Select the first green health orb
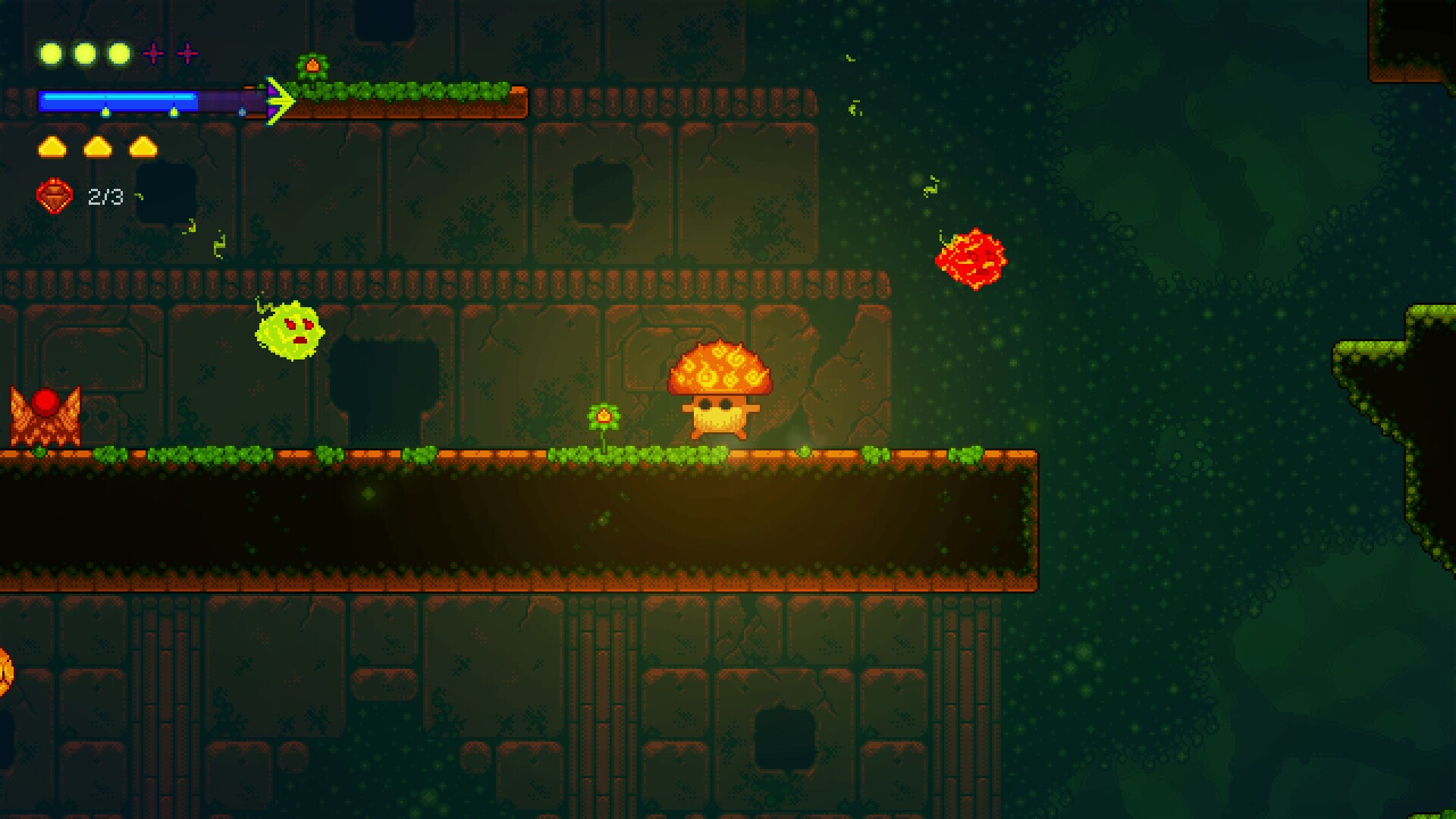 point(50,53)
